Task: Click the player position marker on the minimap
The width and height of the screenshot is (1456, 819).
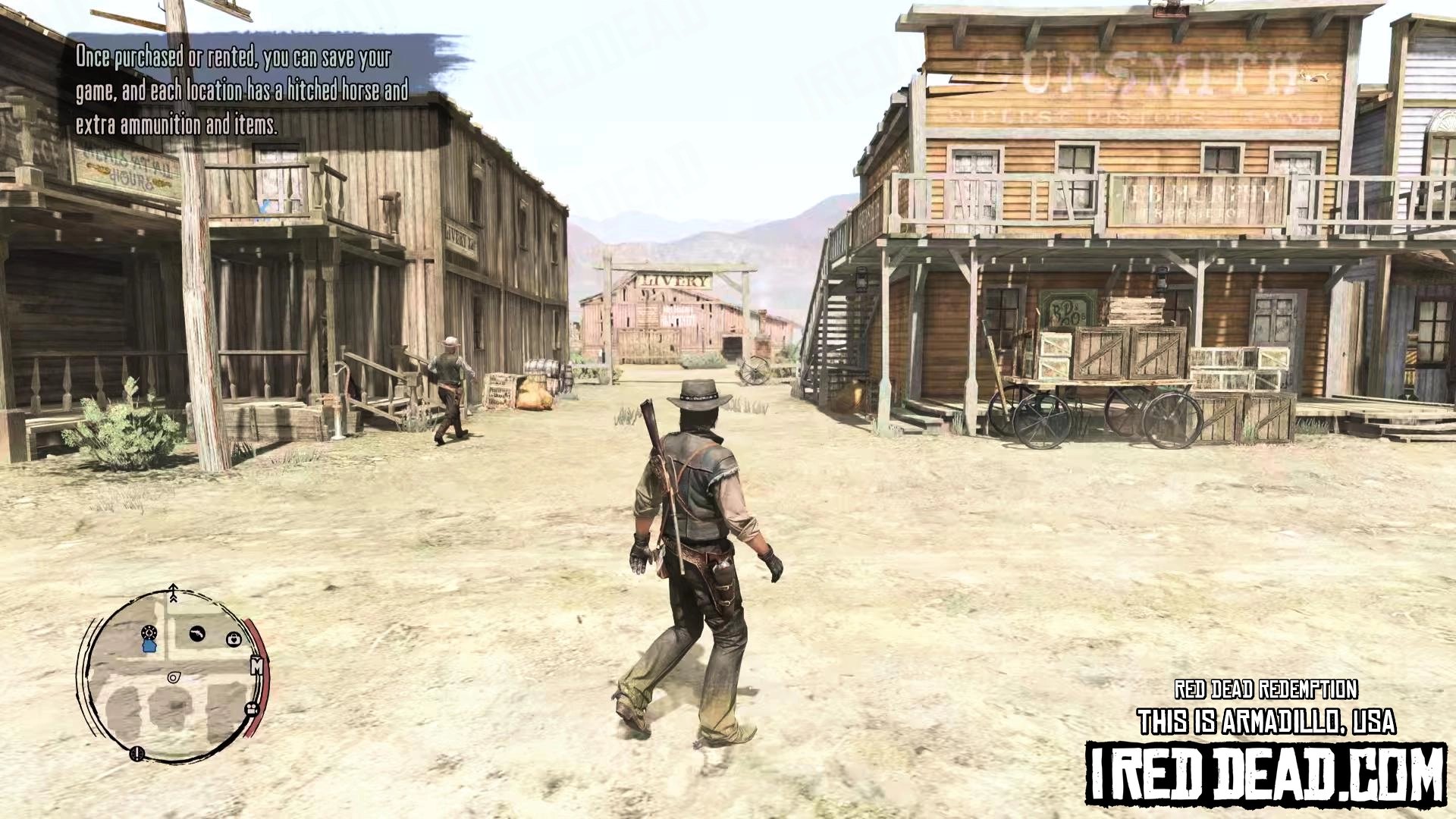Action: point(174,677)
